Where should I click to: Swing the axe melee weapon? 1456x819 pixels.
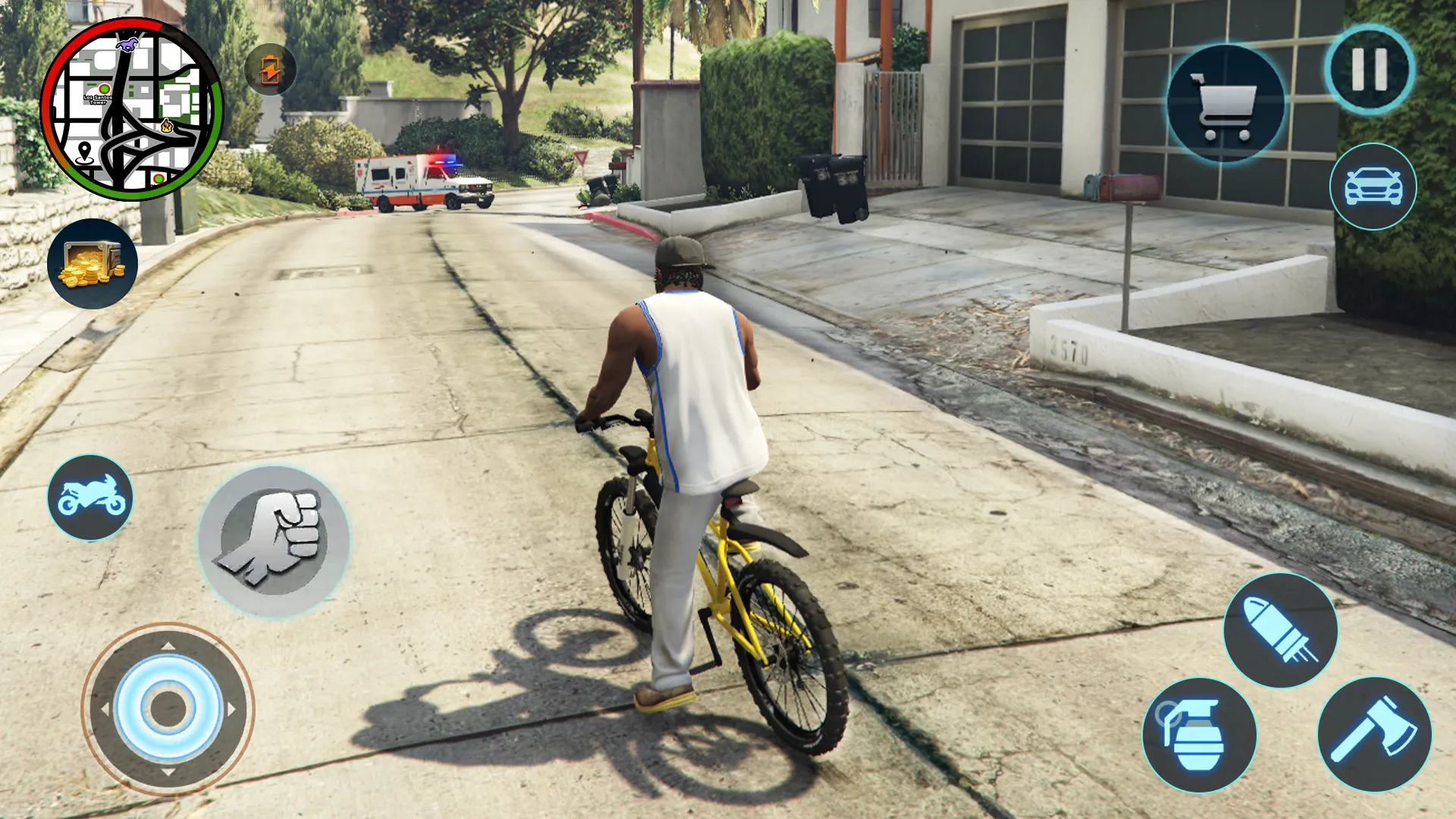[1374, 734]
